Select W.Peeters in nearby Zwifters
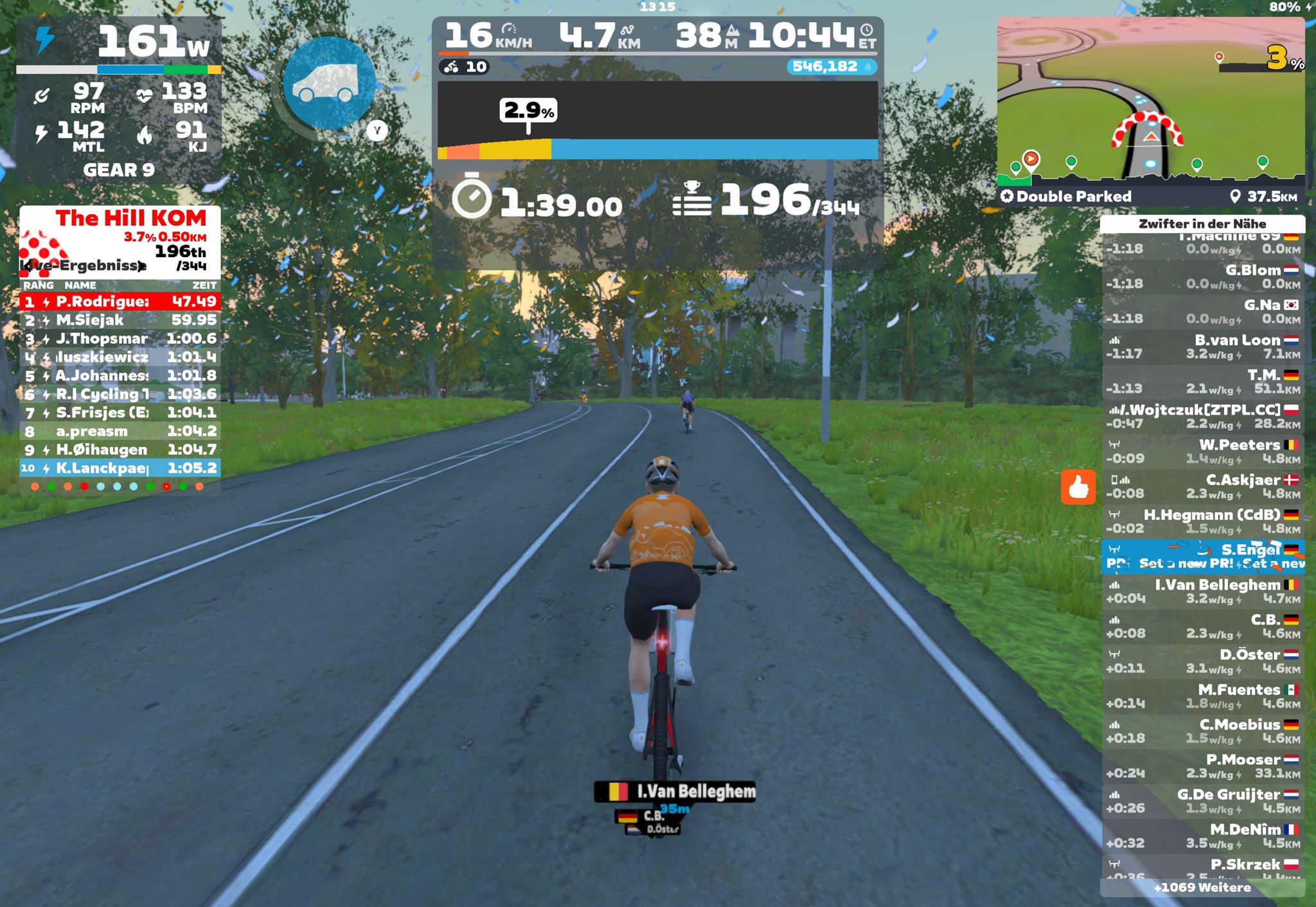The height and width of the screenshot is (907, 1316). click(x=1202, y=451)
